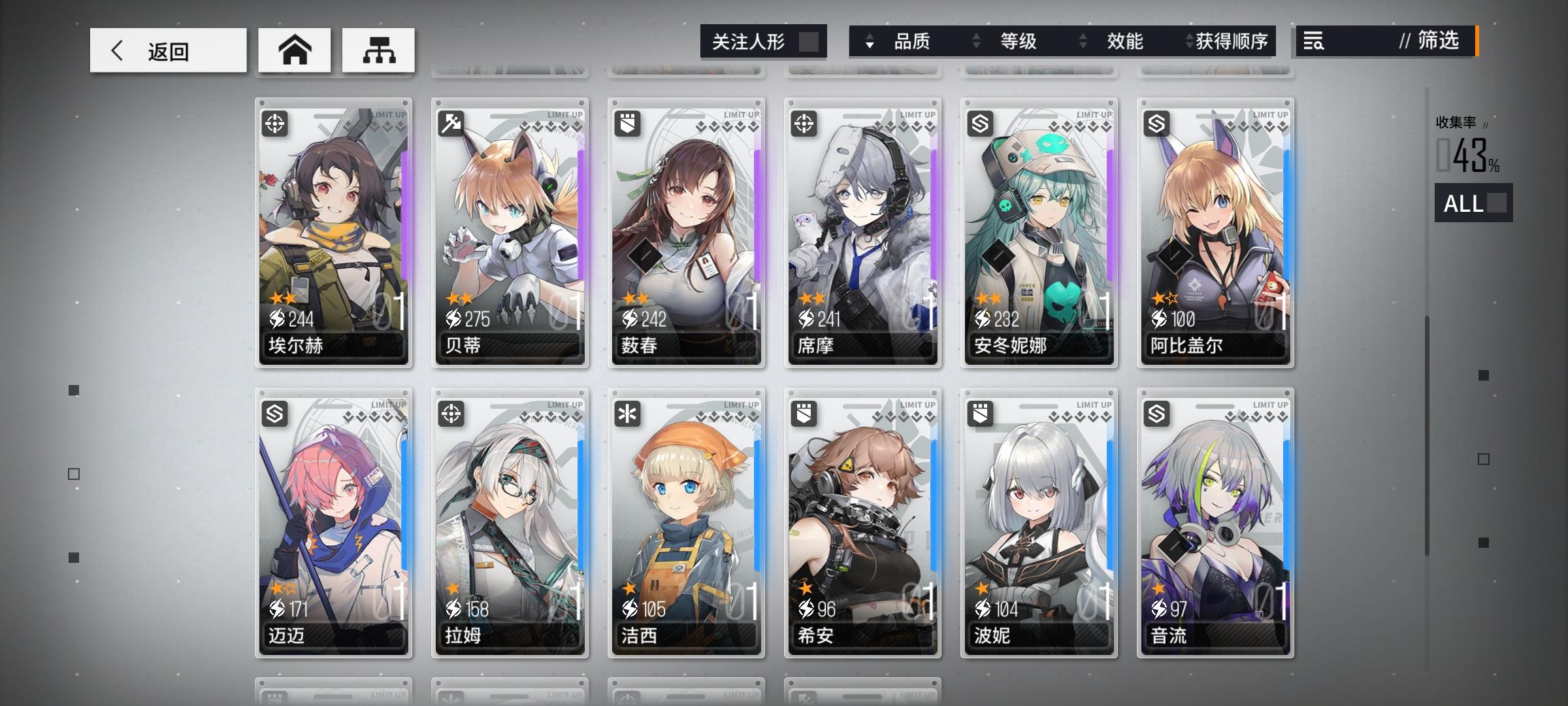The image size is (1568, 706).
Task: Click the crosshair class icon on 埃尔赫's card
Action: pos(275,124)
